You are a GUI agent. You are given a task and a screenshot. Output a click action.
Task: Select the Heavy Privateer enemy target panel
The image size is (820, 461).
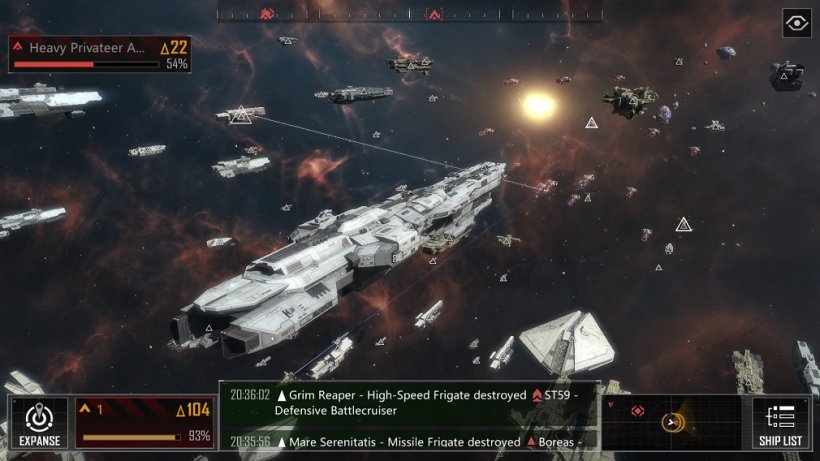[99, 54]
